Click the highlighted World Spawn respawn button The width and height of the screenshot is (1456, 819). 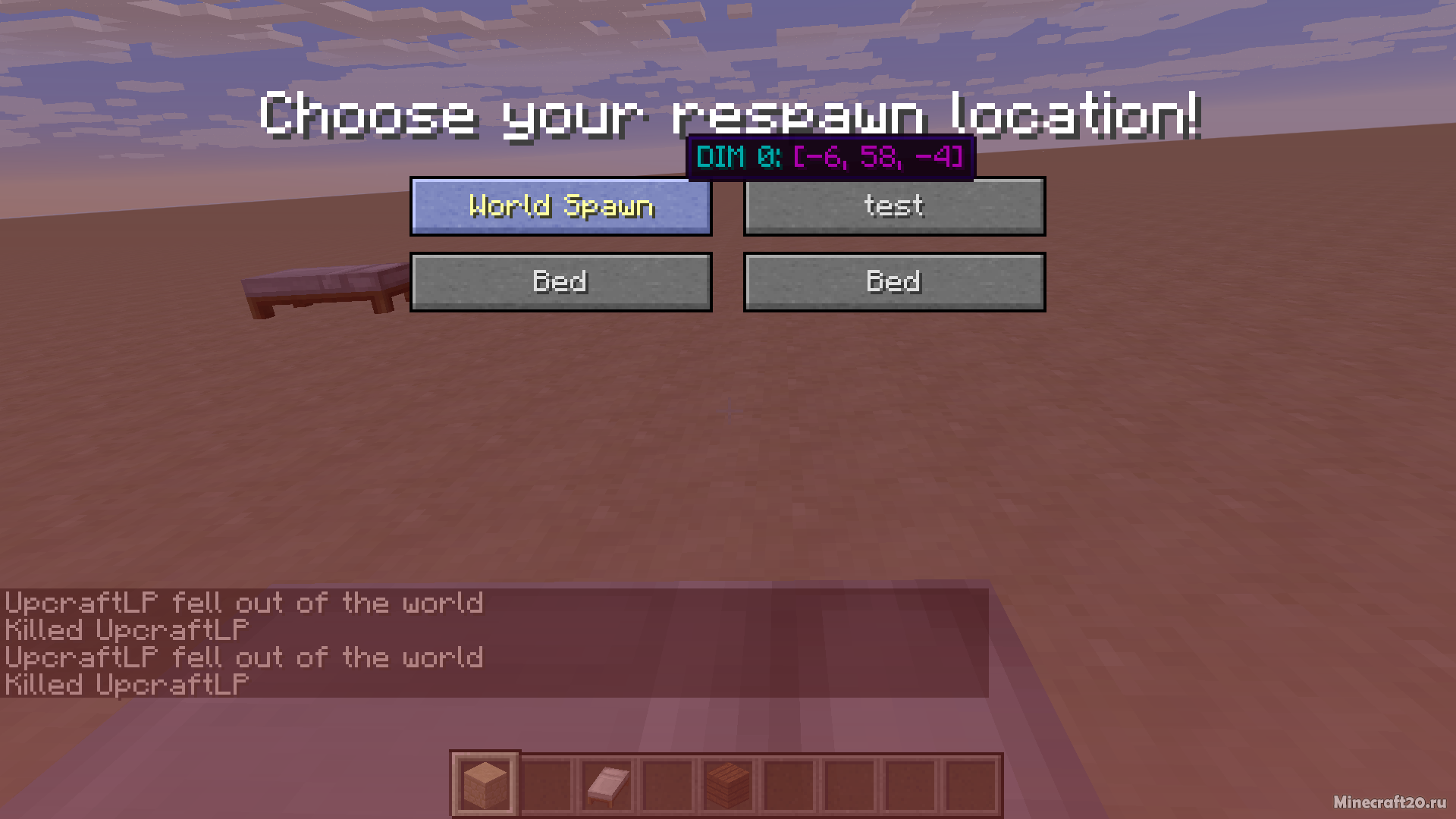561,206
